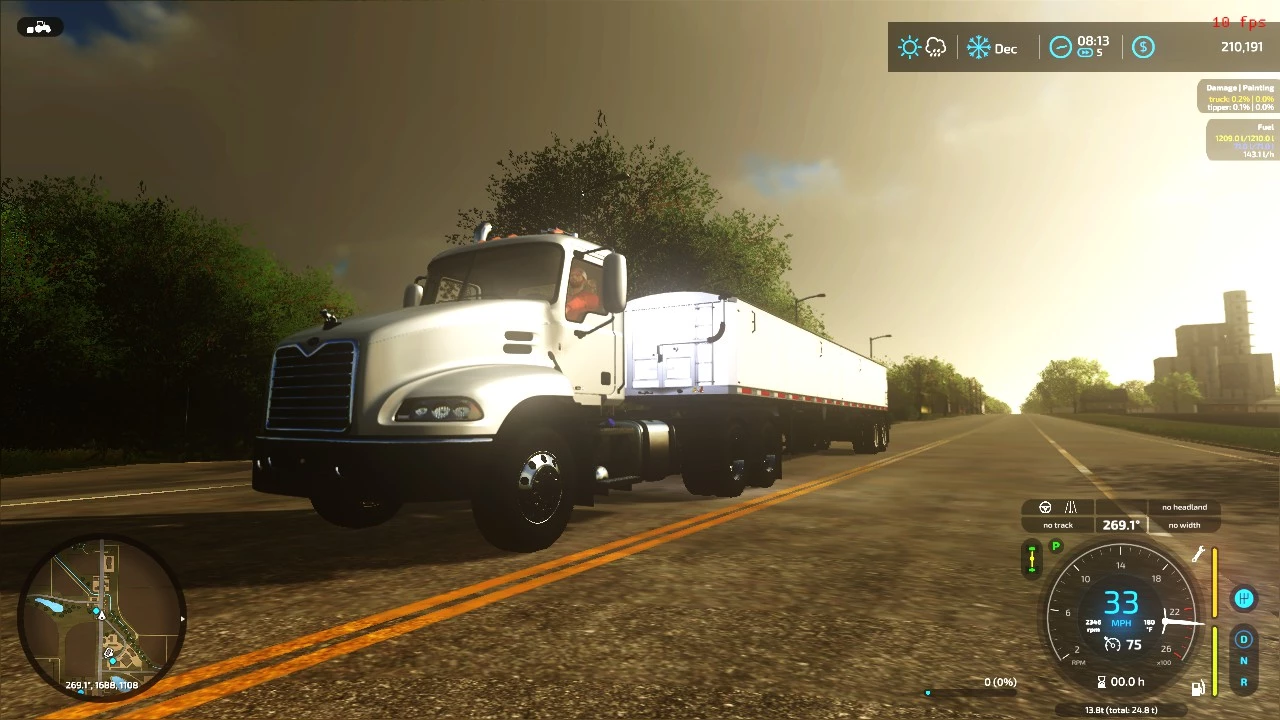The image size is (1280, 720).
Task: Click the 'no track' guidance field
Action: [x=1057, y=525]
